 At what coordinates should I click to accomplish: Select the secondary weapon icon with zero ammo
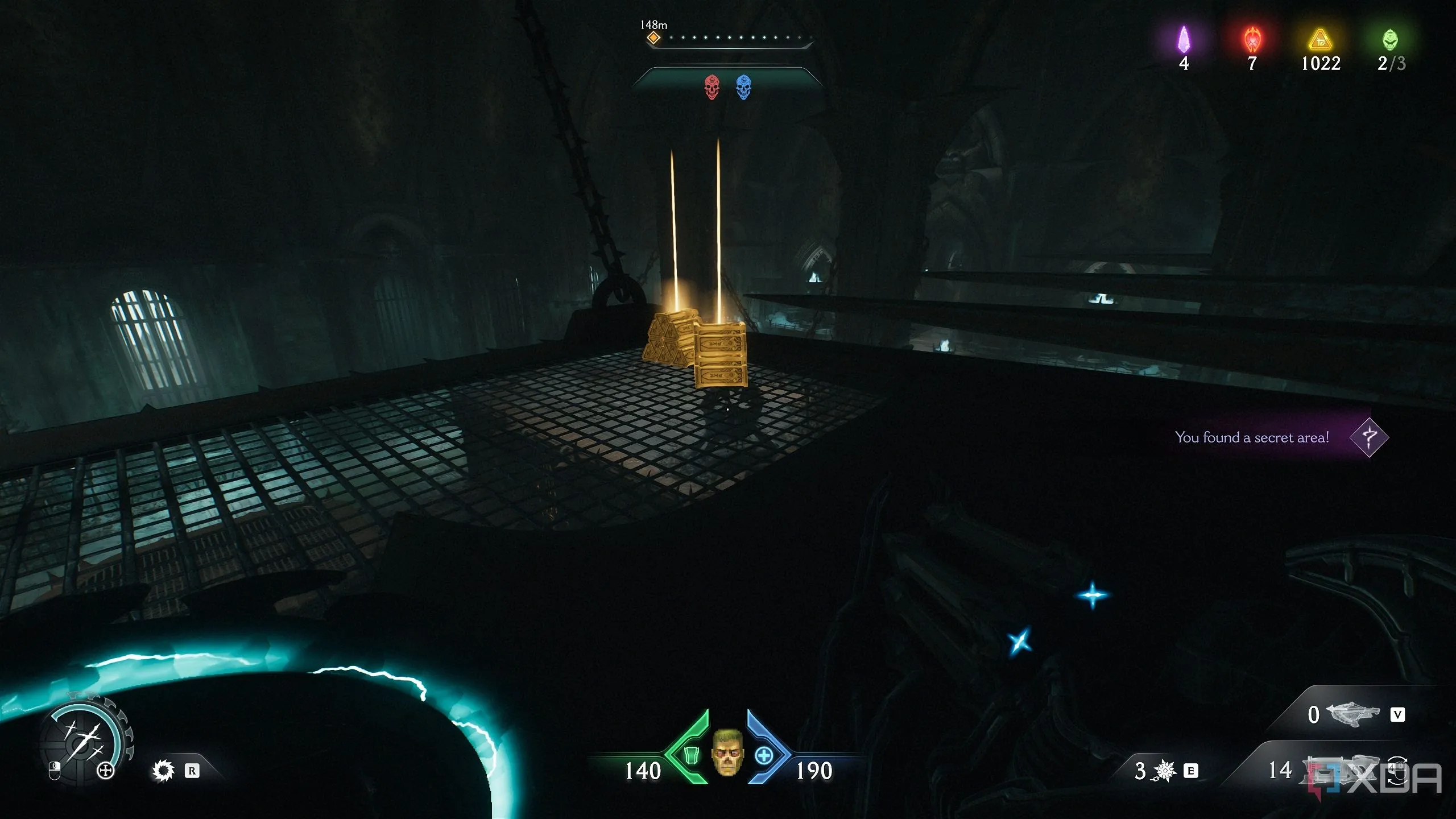1353,714
